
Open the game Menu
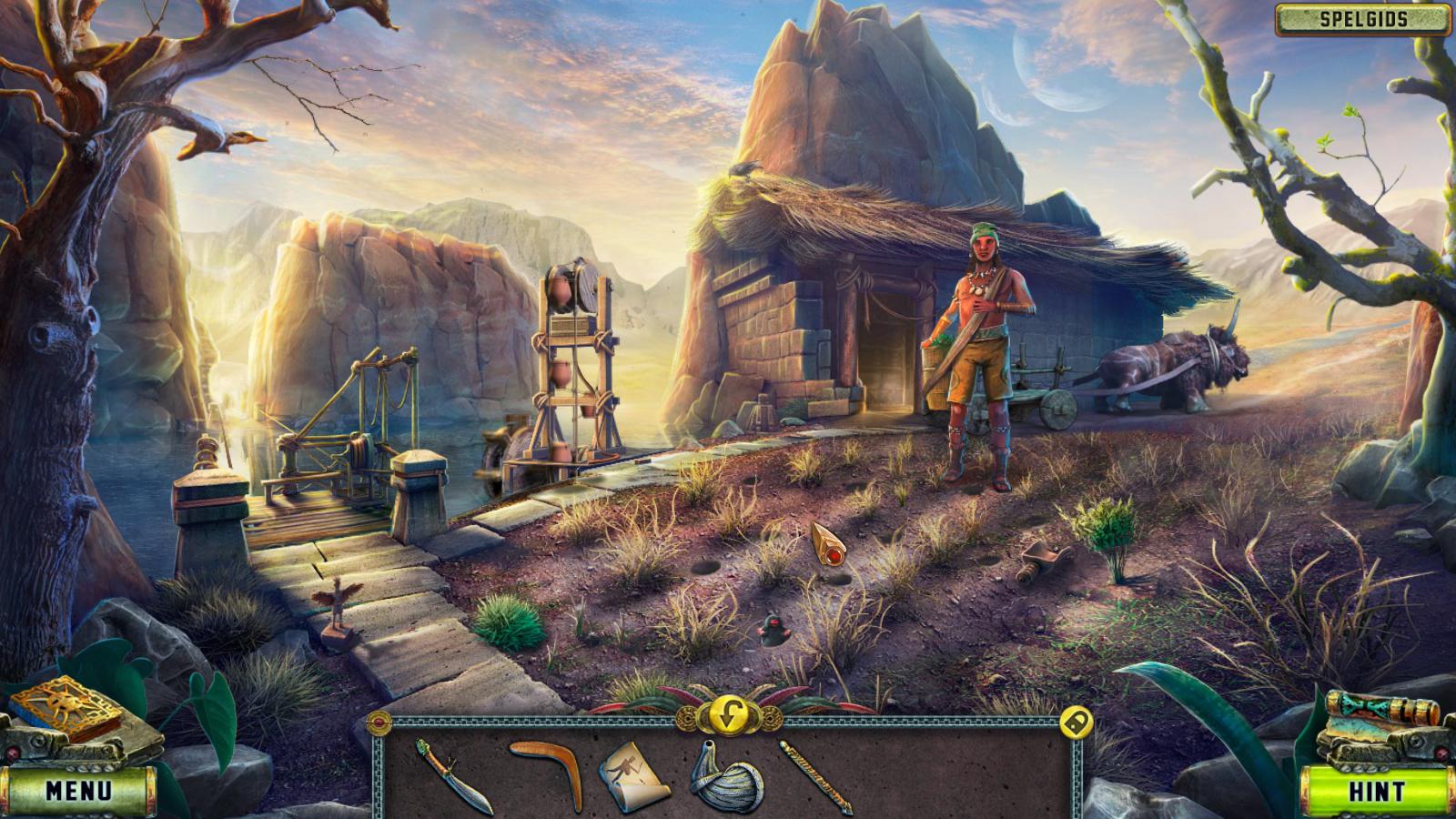click(78, 790)
